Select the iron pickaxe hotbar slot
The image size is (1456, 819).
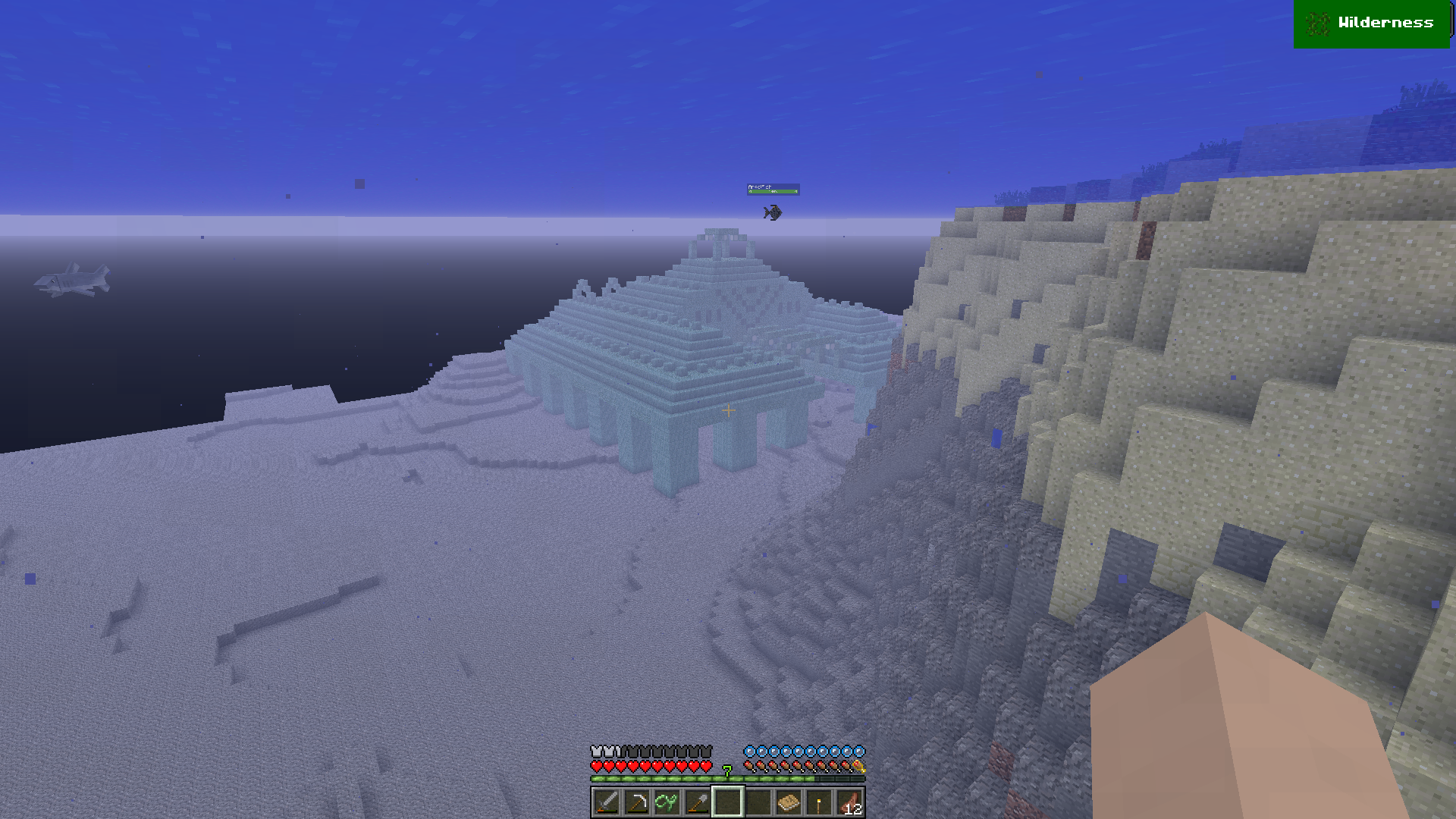pyautogui.click(x=636, y=802)
